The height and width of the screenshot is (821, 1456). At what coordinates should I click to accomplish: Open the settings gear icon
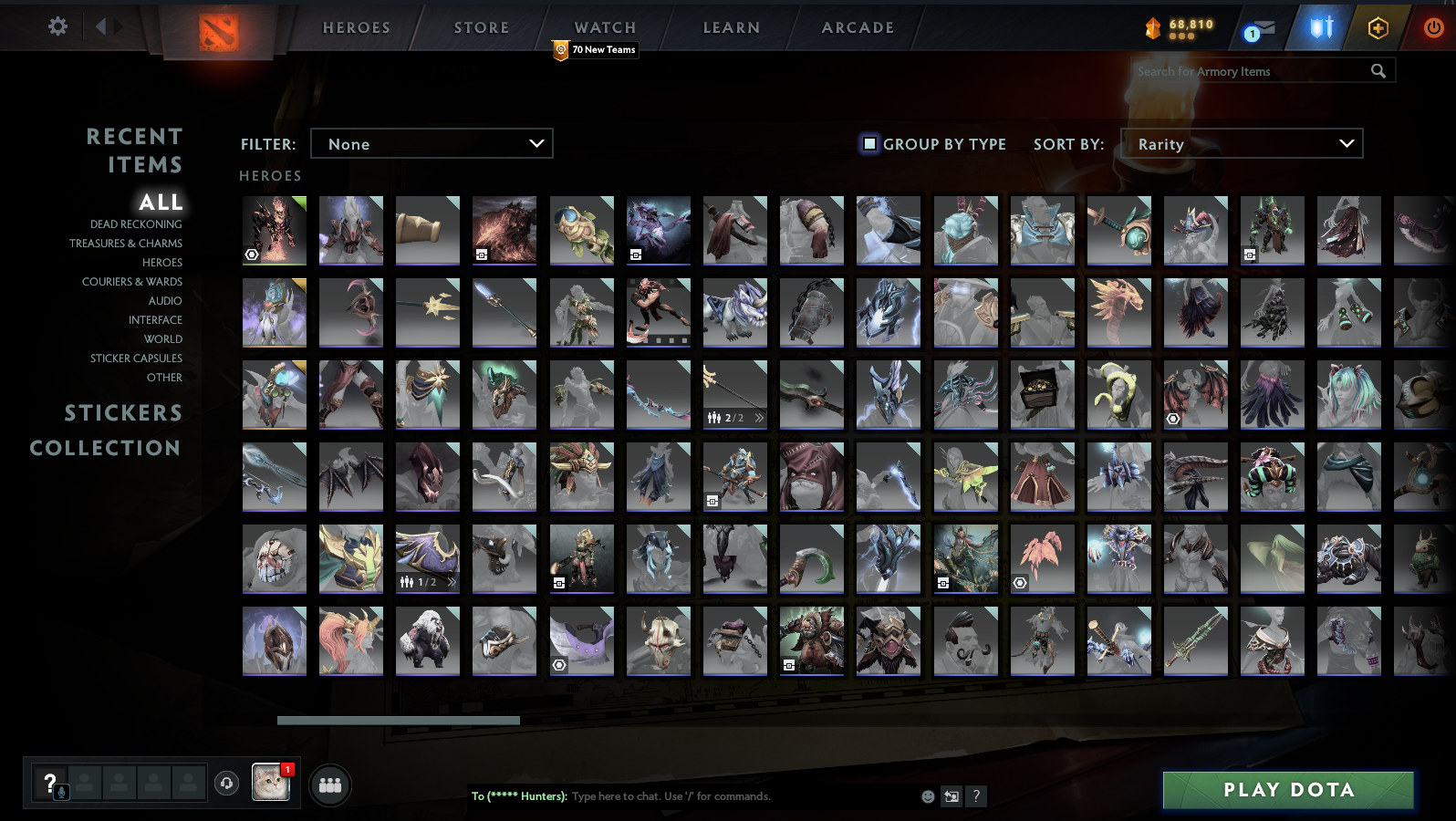pyautogui.click(x=57, y=26)
